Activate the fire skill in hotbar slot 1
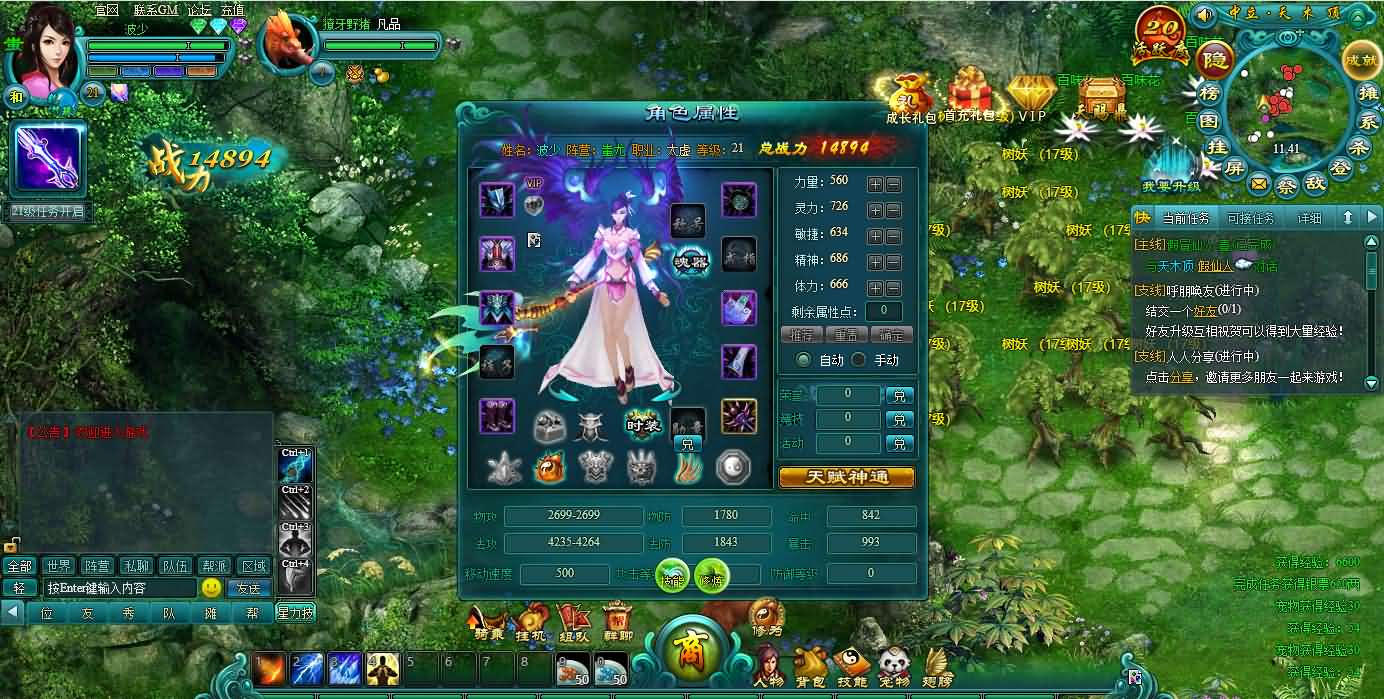This screenshot has height=699, width=1384. click(269, 668)
